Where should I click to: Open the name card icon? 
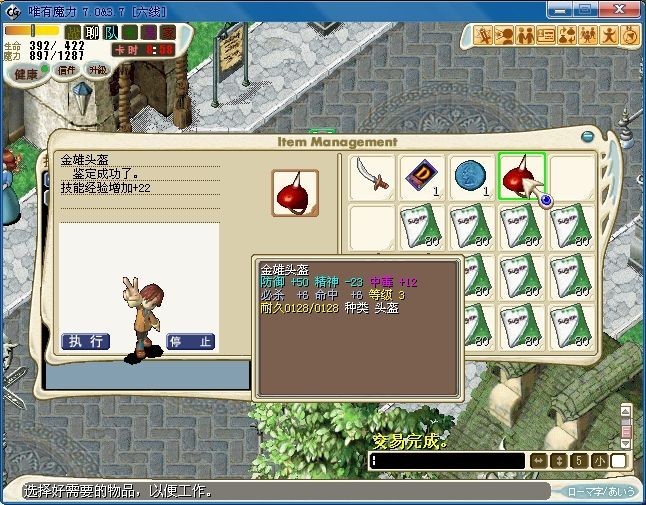click(x=546, y=36)
